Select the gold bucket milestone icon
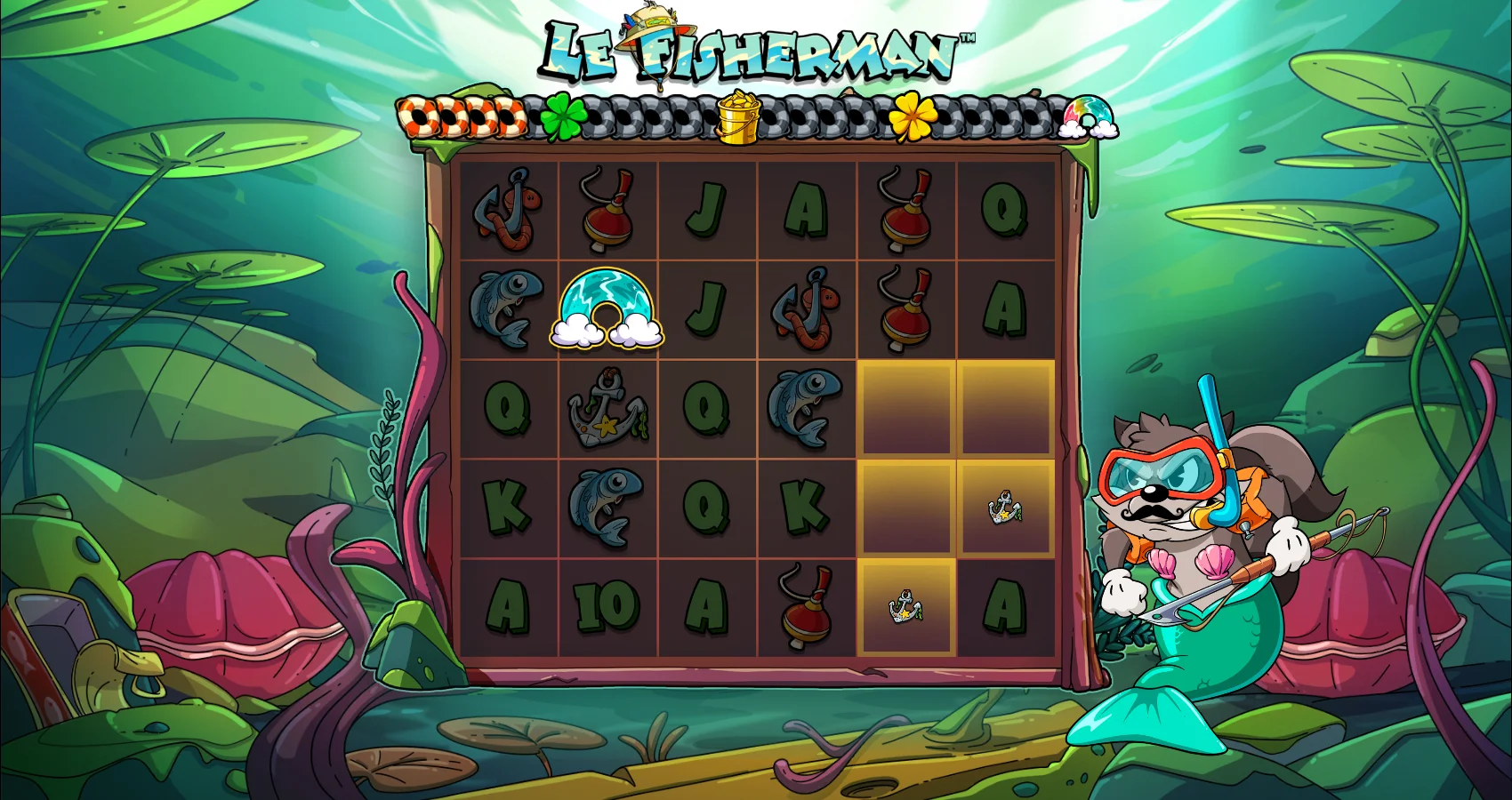The width and height of the screenshot is (1512, 800). (738, 116)
